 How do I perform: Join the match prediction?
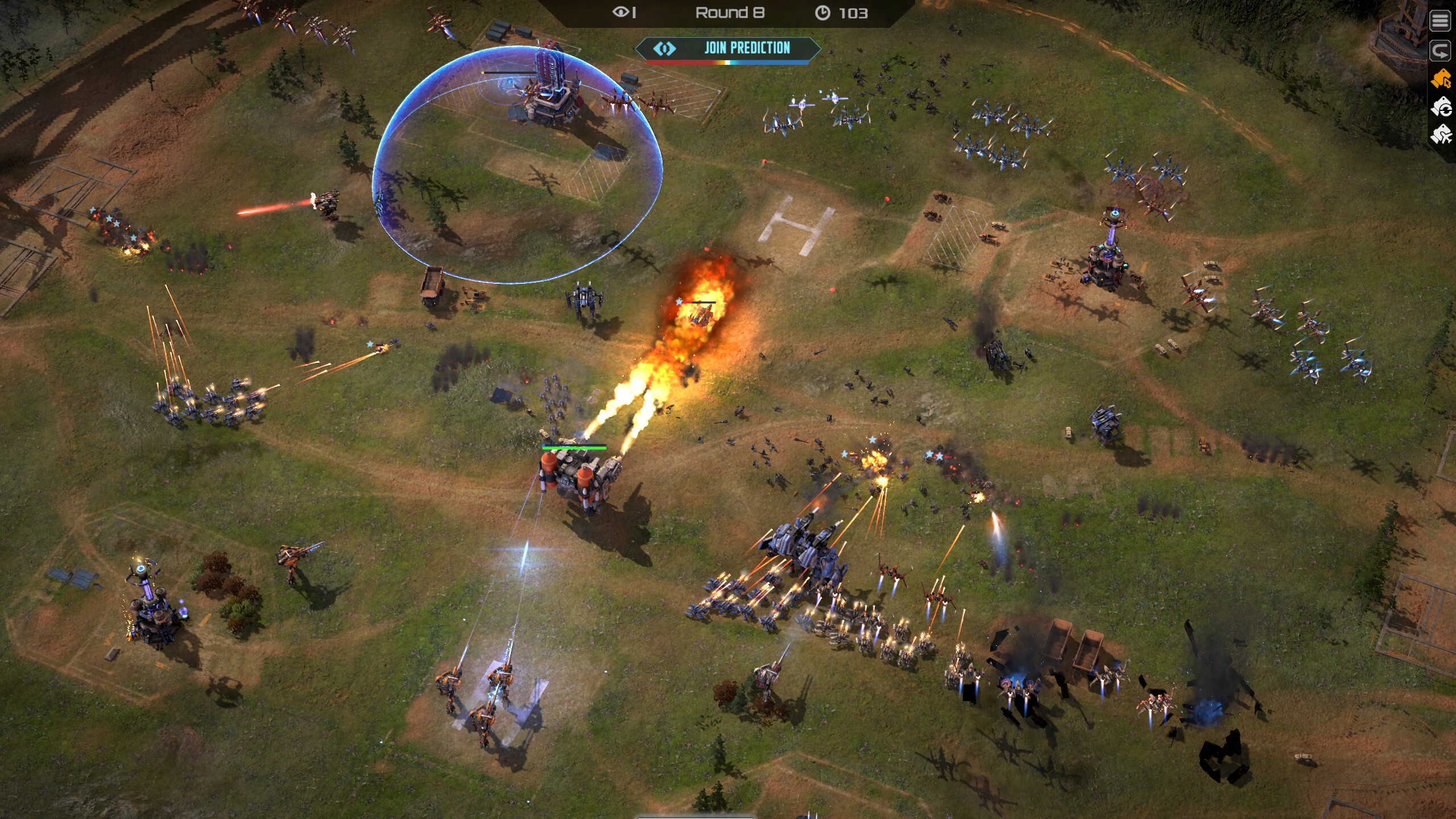click(728, 48)
